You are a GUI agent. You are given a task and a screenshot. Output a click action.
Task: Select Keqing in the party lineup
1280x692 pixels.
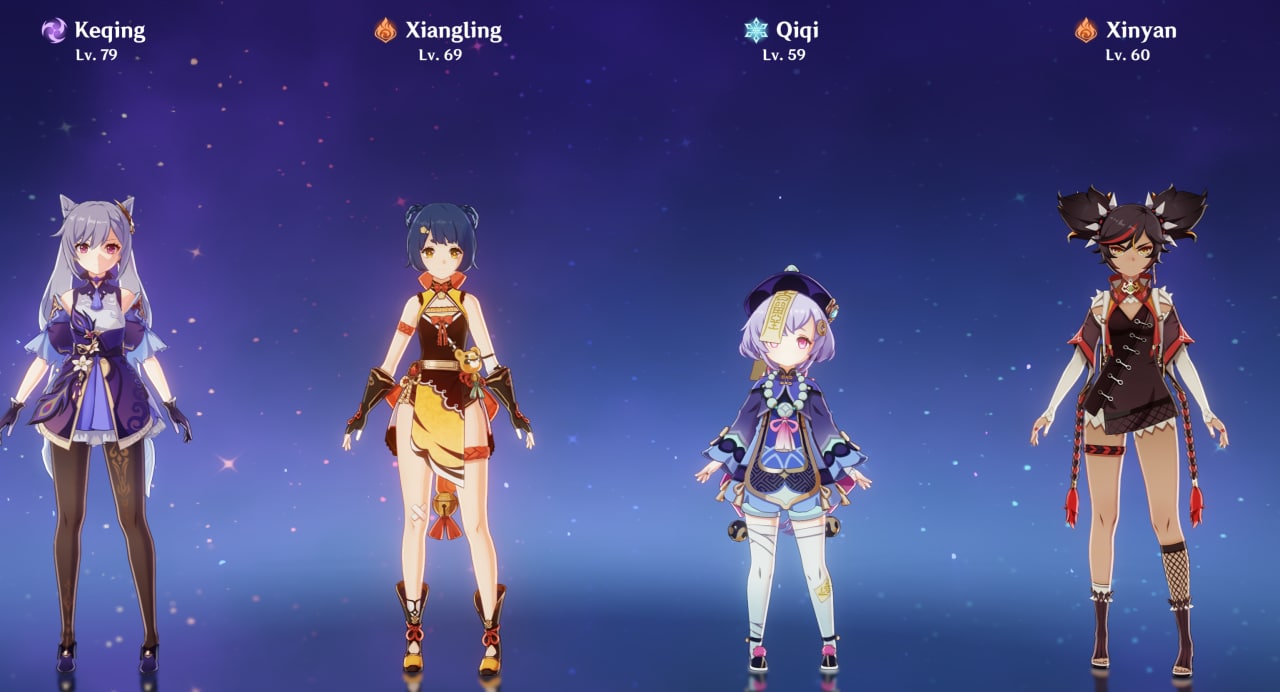point(97,400)
